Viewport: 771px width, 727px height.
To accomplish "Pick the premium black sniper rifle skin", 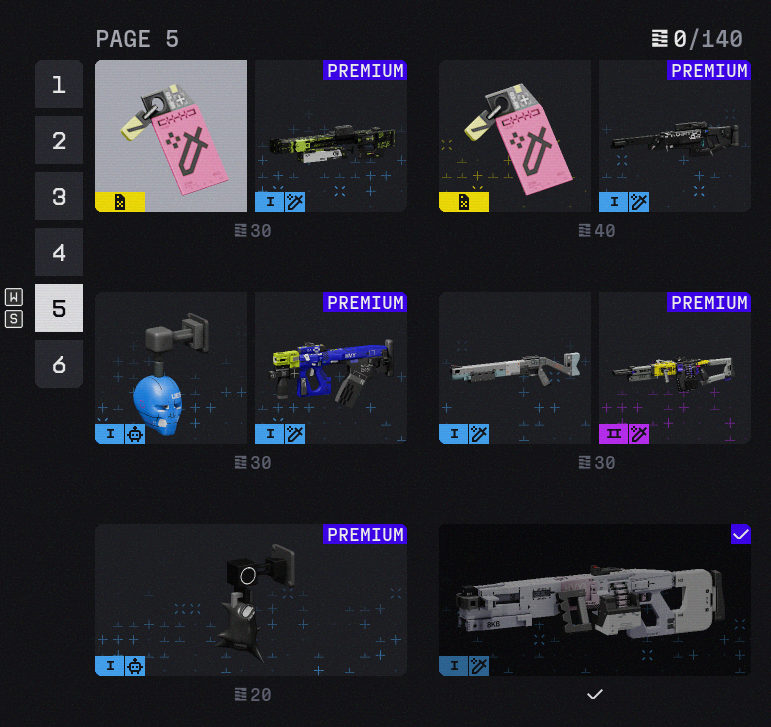I will coord(675,136).
